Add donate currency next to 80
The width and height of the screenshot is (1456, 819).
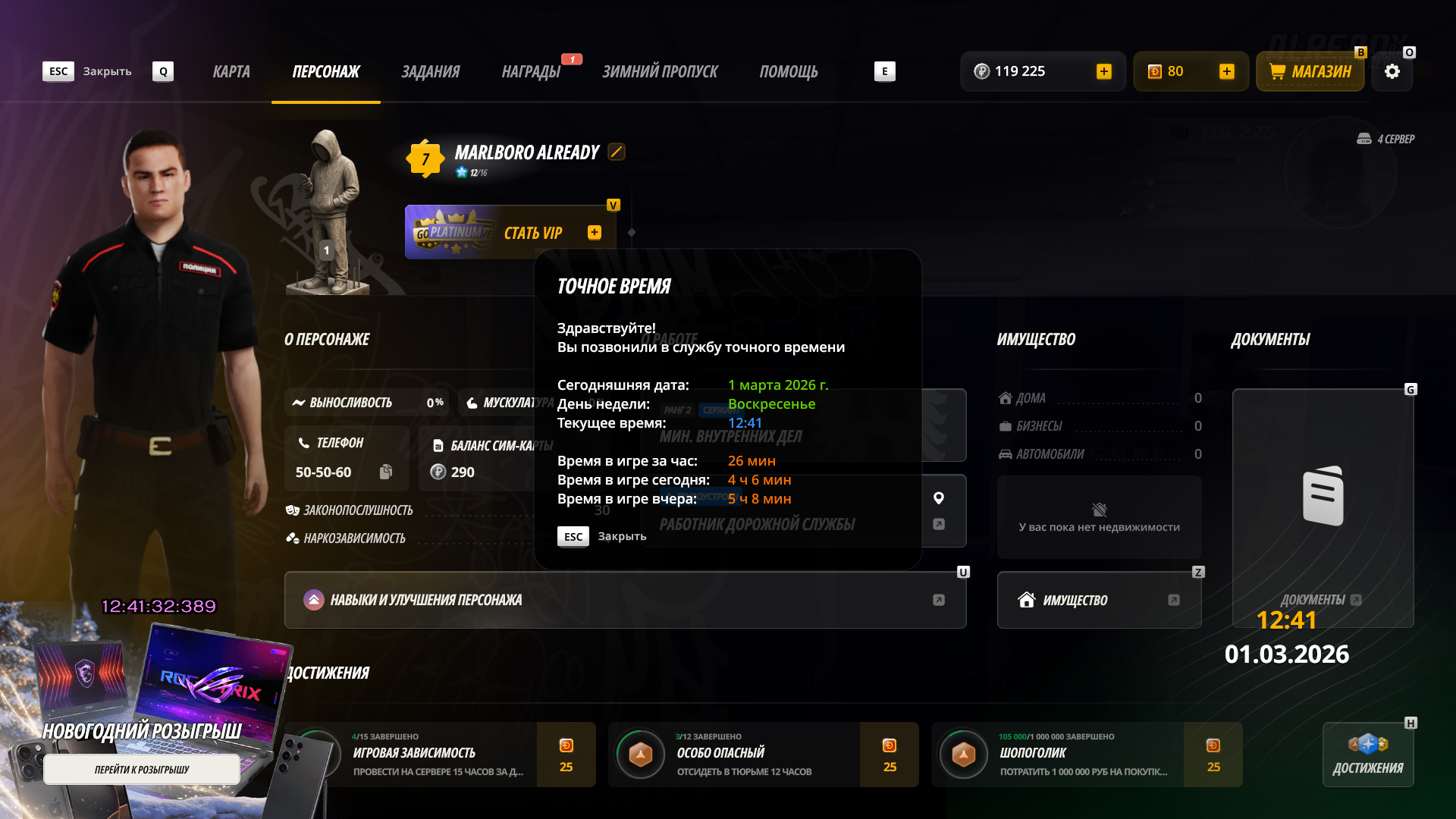point(1227,71)
